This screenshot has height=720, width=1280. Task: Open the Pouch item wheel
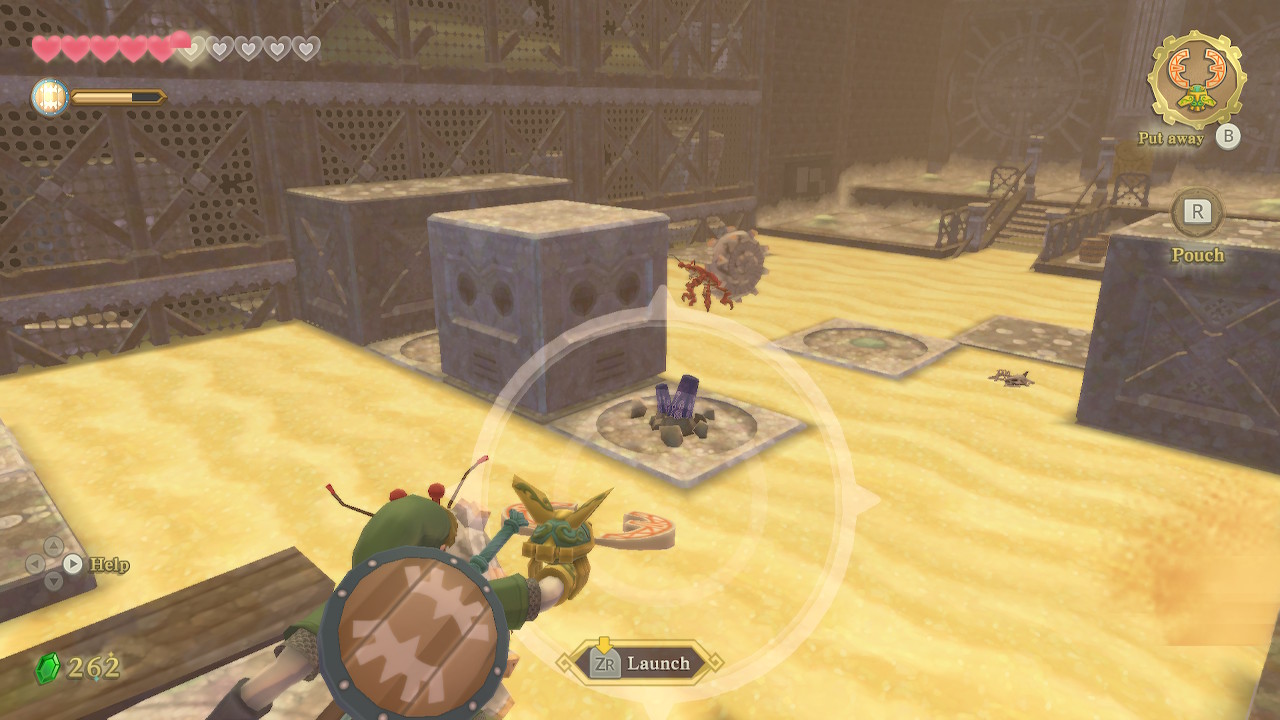(1197, 213)
